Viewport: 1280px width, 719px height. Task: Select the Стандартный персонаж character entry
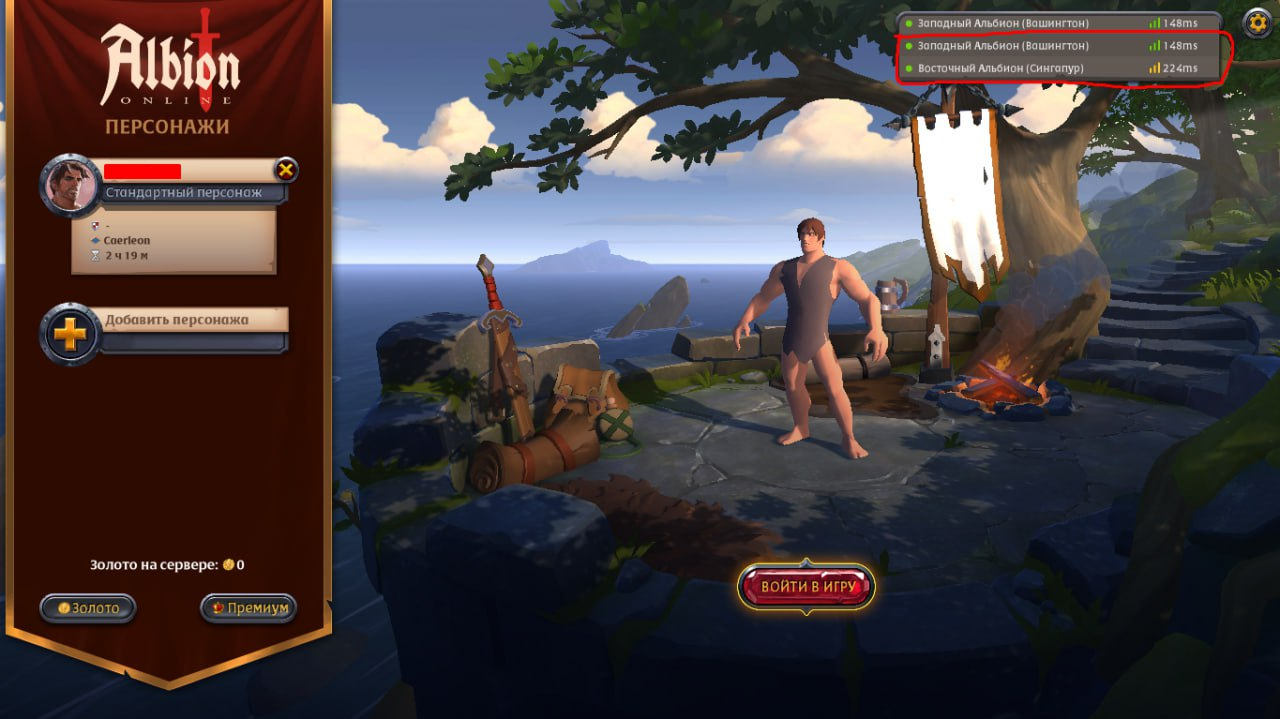[x=183, y=192]
